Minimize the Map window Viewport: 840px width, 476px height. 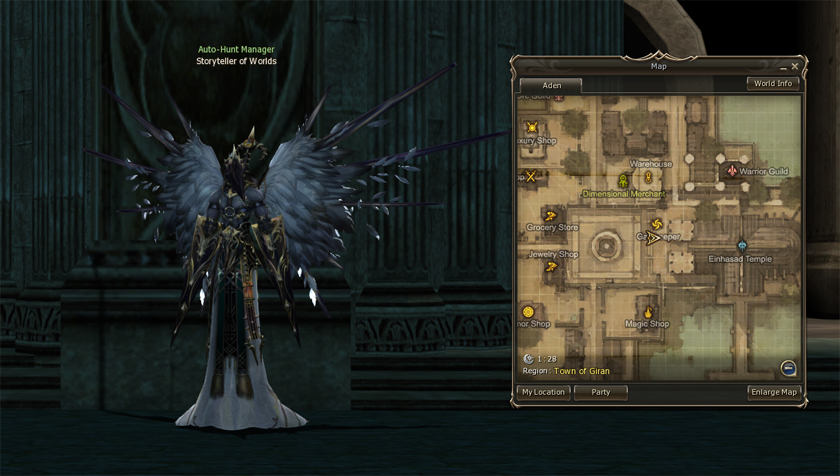(x=782, y=67)
